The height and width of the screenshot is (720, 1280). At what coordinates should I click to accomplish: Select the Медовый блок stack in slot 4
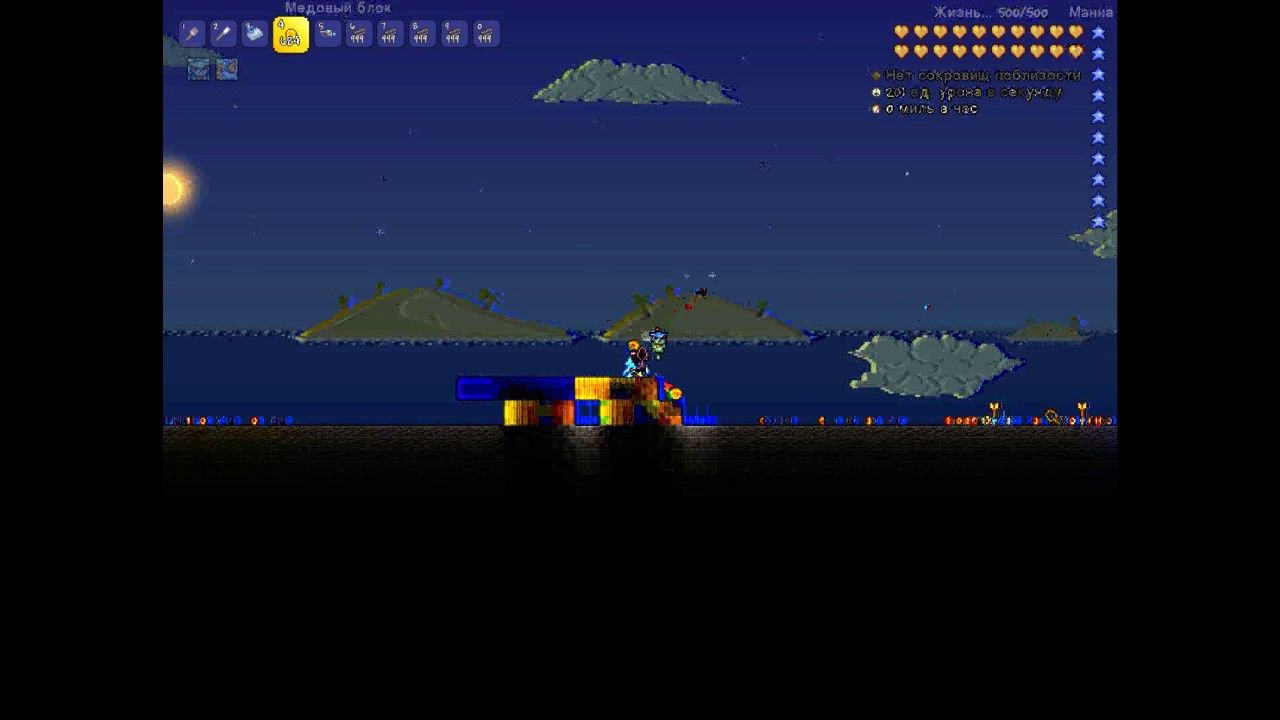pyautogui.click(x=290, y=35)
